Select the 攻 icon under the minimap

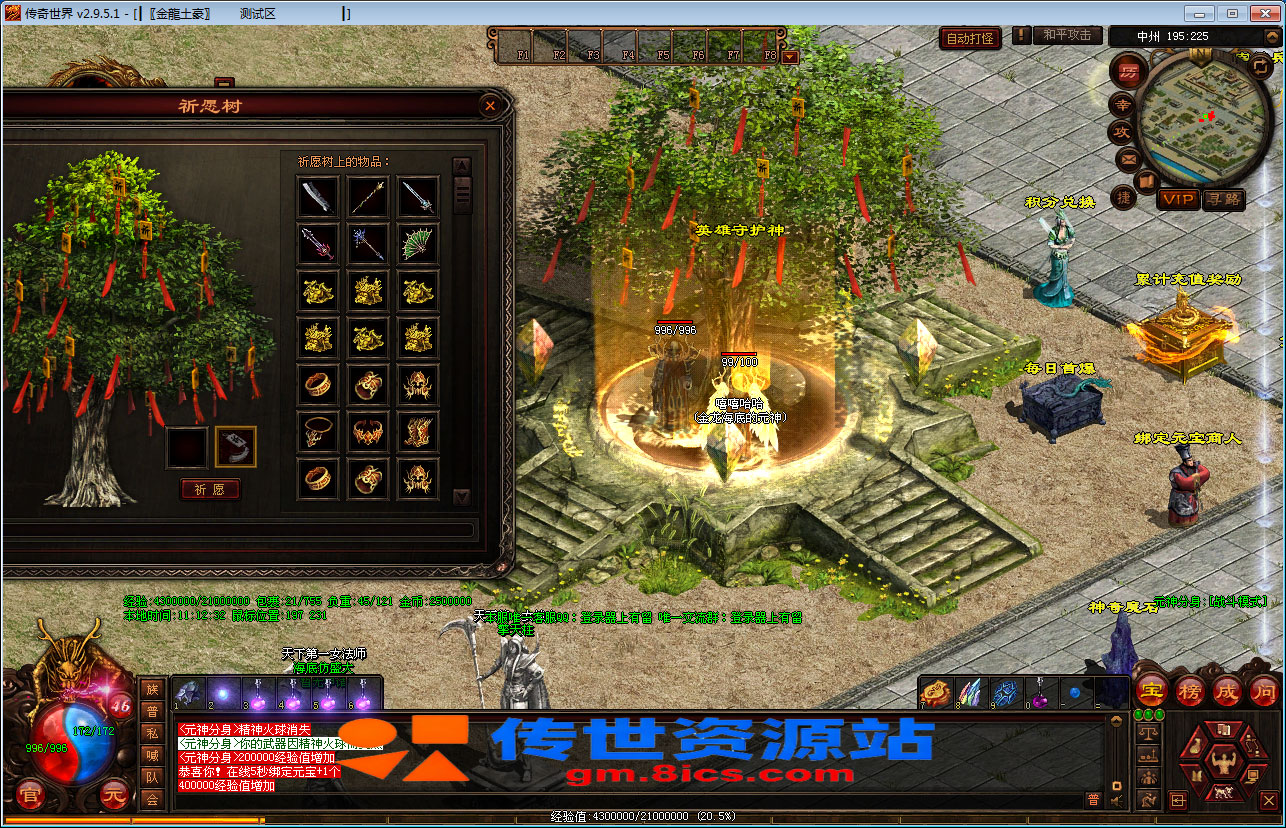point(1121,131)
